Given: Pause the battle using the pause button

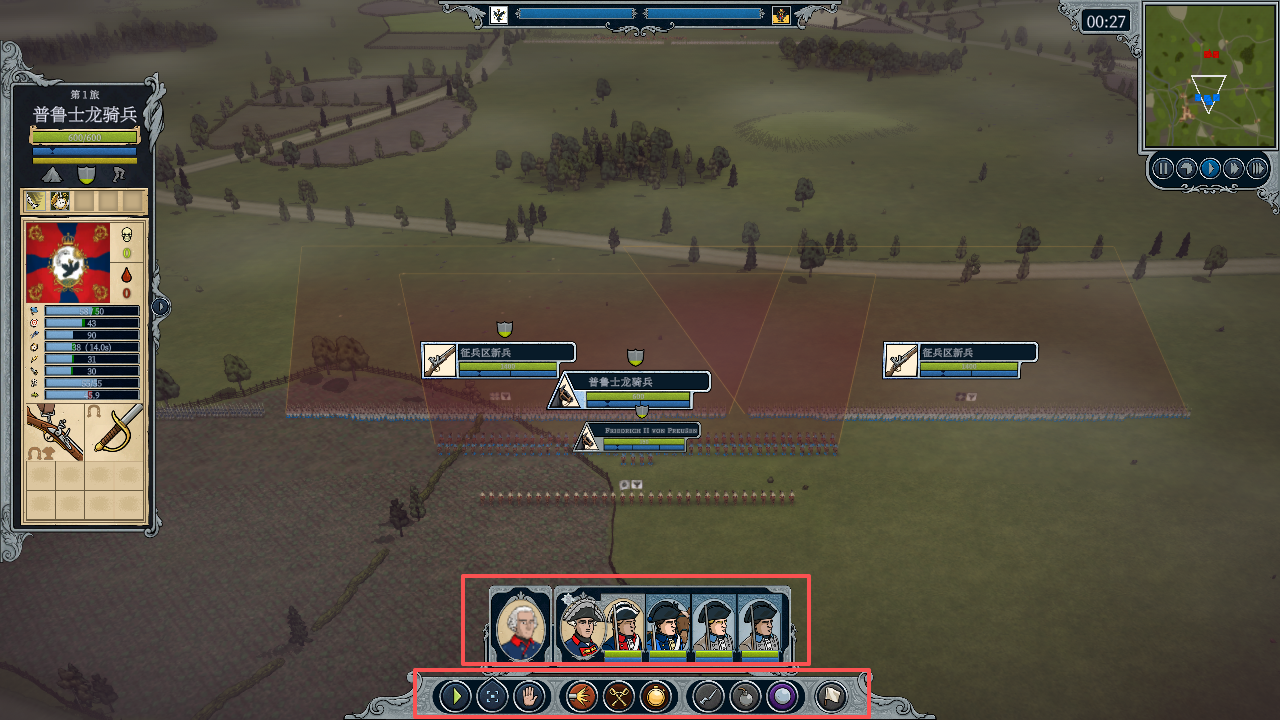Looking at the screenshot, I should coord(1163,168).
